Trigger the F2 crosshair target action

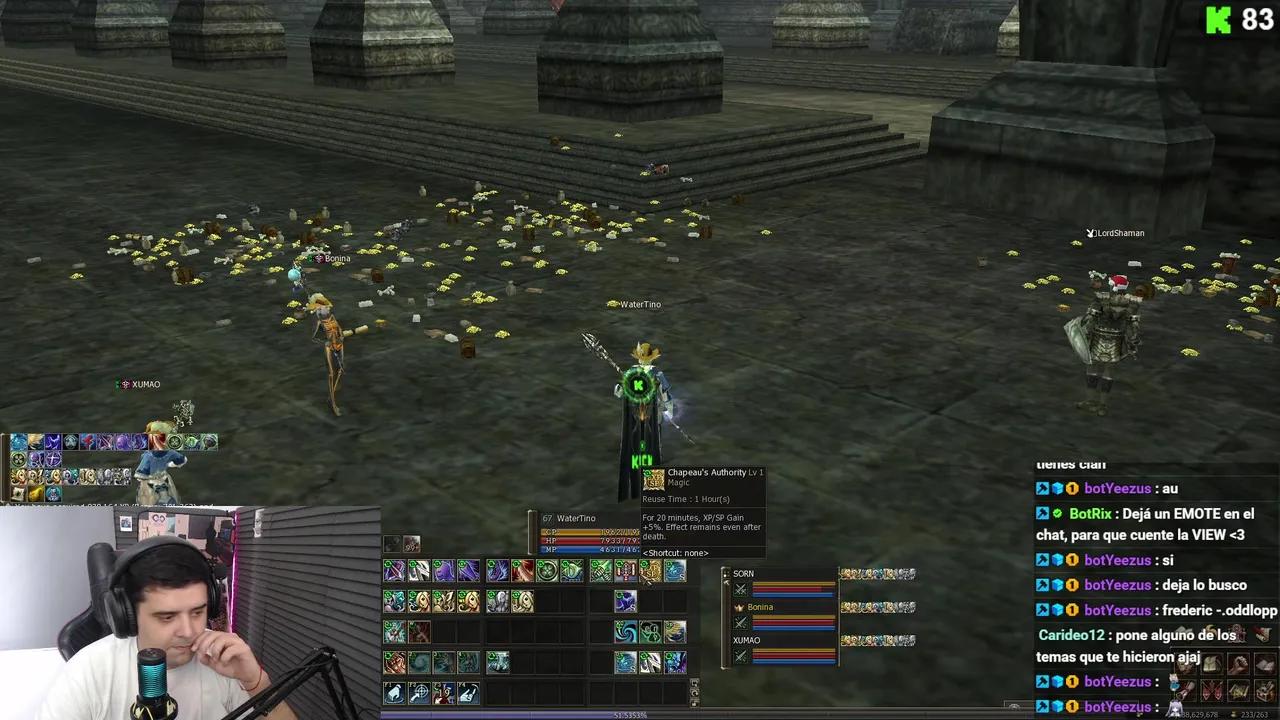tap(419, 692)
